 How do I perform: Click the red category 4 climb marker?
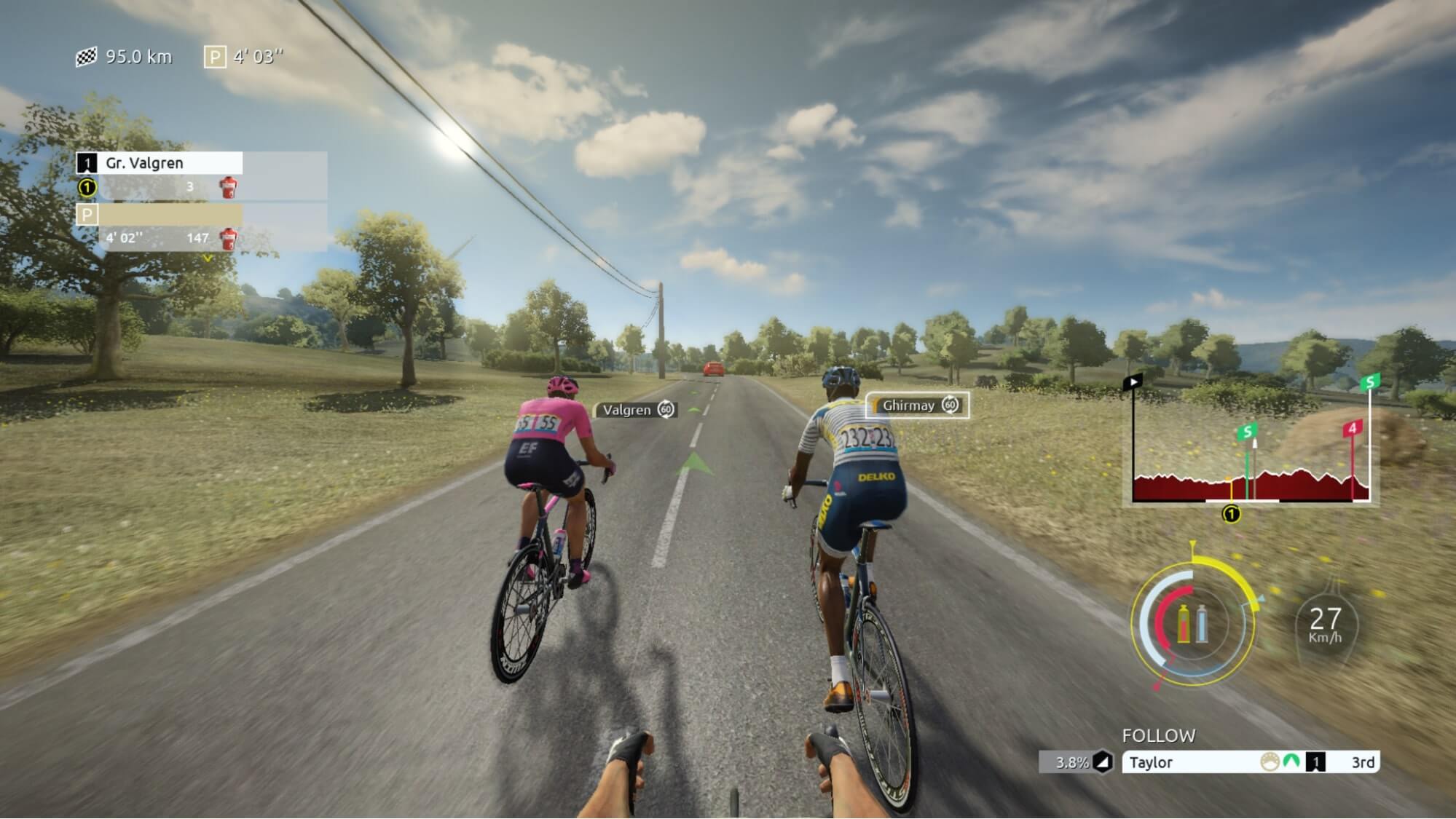click(1353, 429)
